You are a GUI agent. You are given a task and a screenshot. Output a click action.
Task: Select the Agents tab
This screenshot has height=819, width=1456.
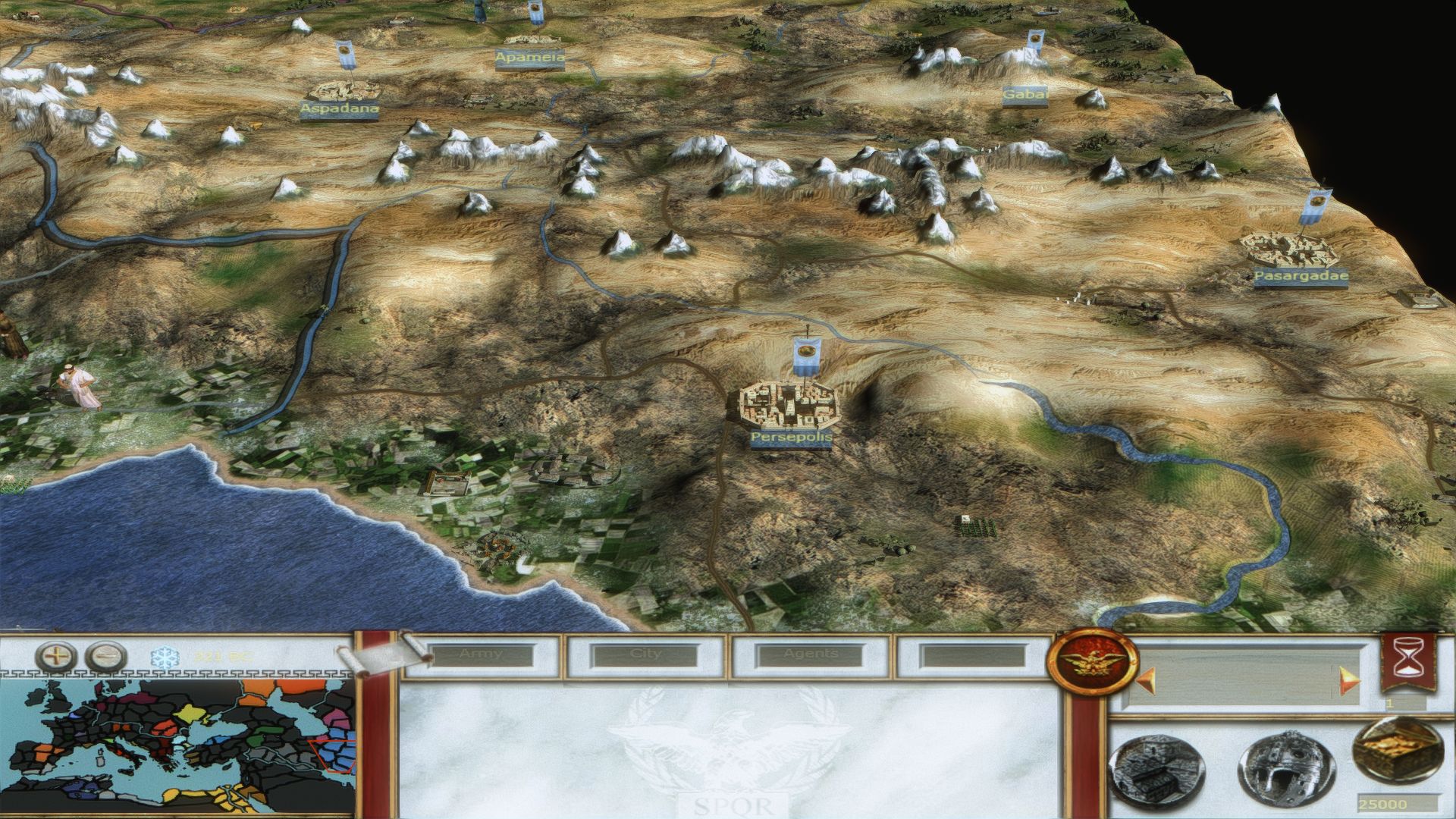811,655
